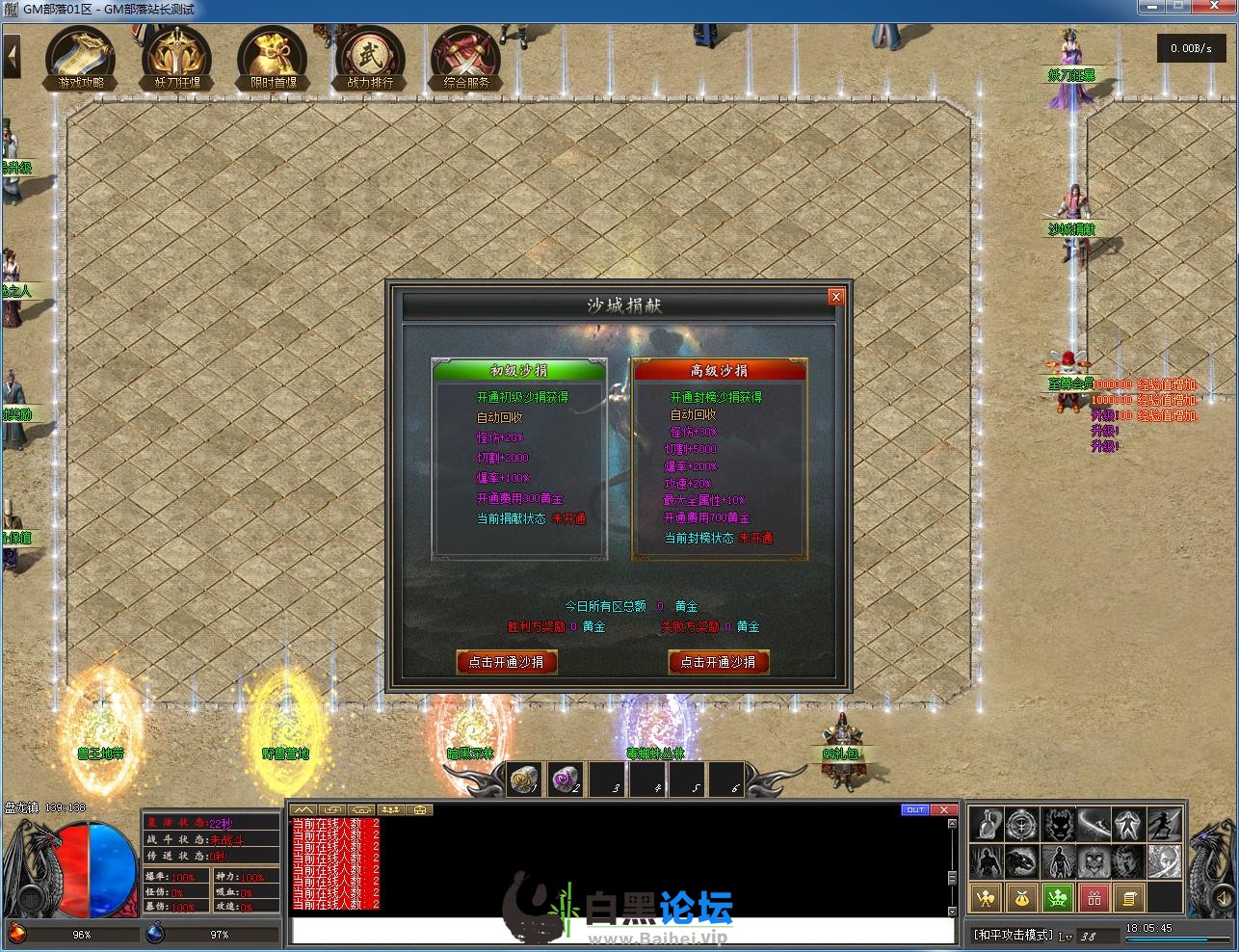Toggle the sound speaker button
The image size is (1239, 952).
[1222, 899]
